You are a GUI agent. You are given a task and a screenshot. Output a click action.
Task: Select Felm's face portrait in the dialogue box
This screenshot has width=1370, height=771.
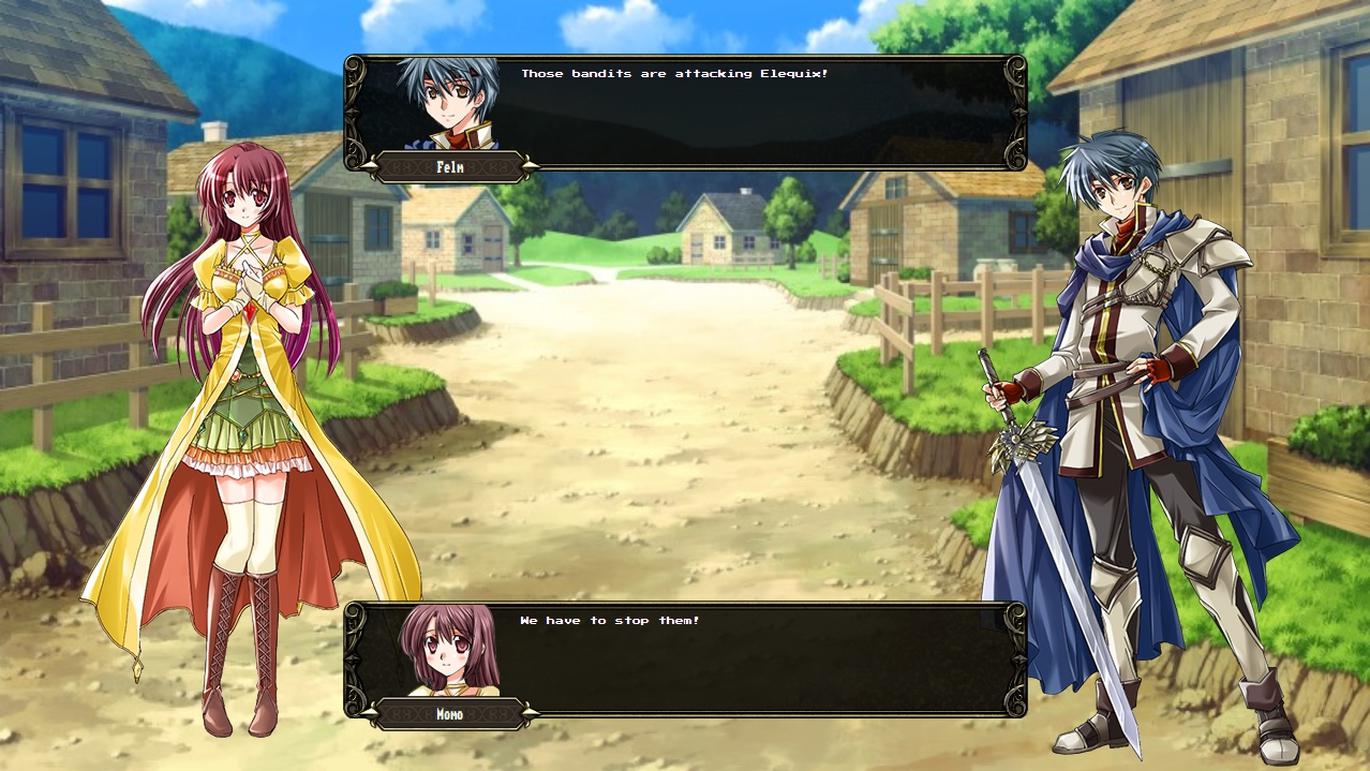click(449, 103)
